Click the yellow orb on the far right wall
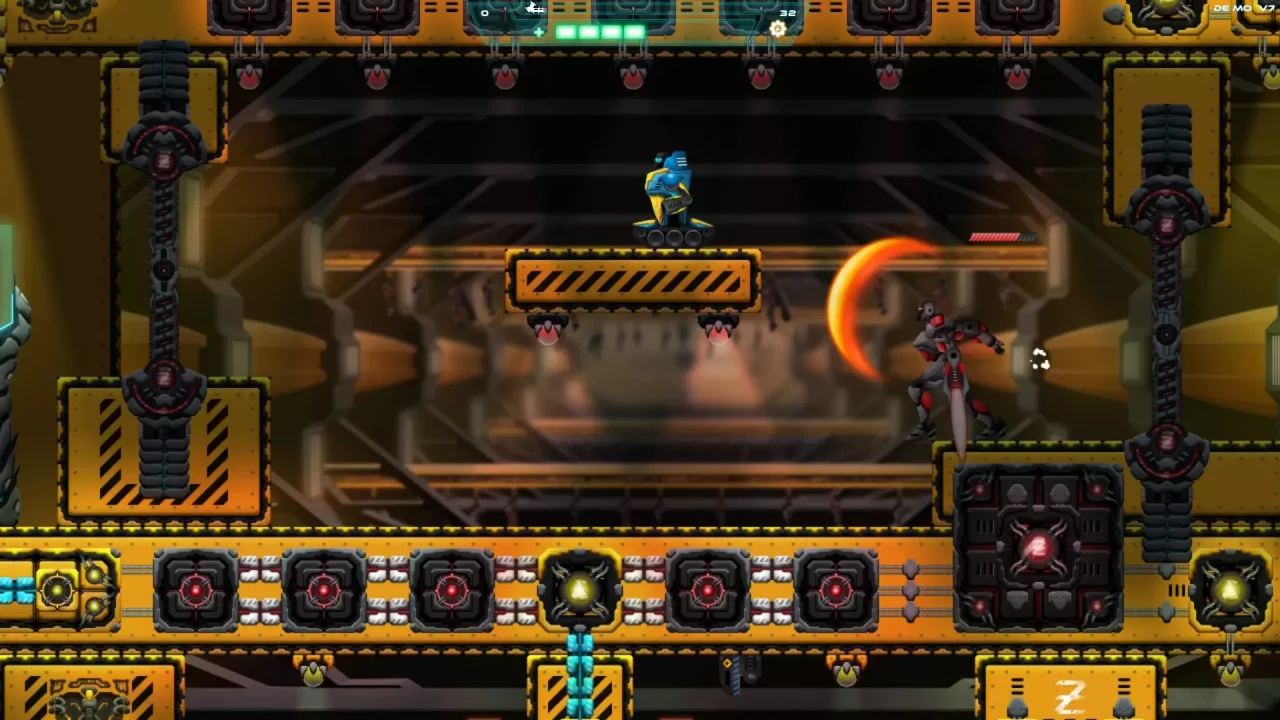Screen dimensions: 1280x720 click(x=1230, y=590)
